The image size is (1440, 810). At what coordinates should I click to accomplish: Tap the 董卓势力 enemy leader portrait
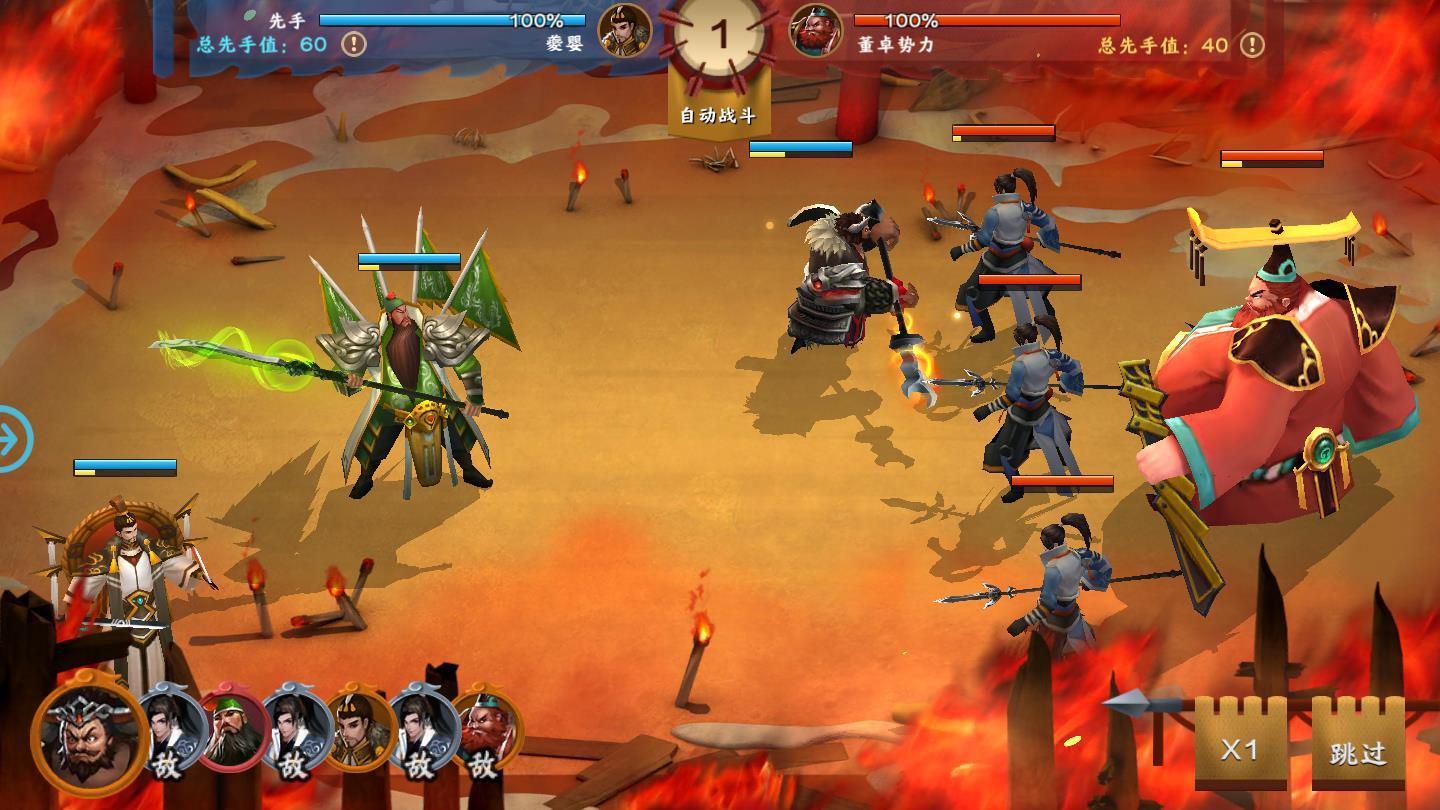coord(816,30)
